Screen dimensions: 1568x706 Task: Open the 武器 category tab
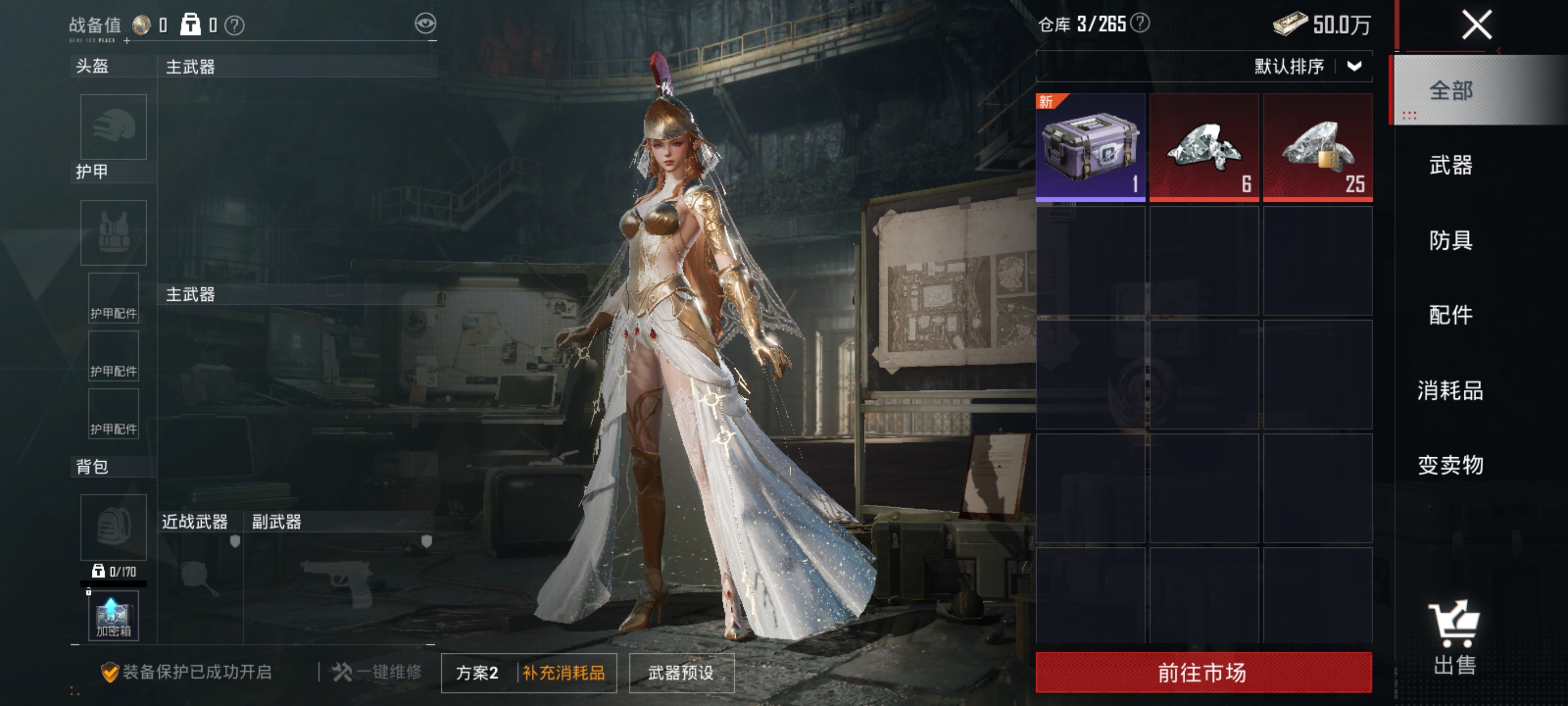1450,165
